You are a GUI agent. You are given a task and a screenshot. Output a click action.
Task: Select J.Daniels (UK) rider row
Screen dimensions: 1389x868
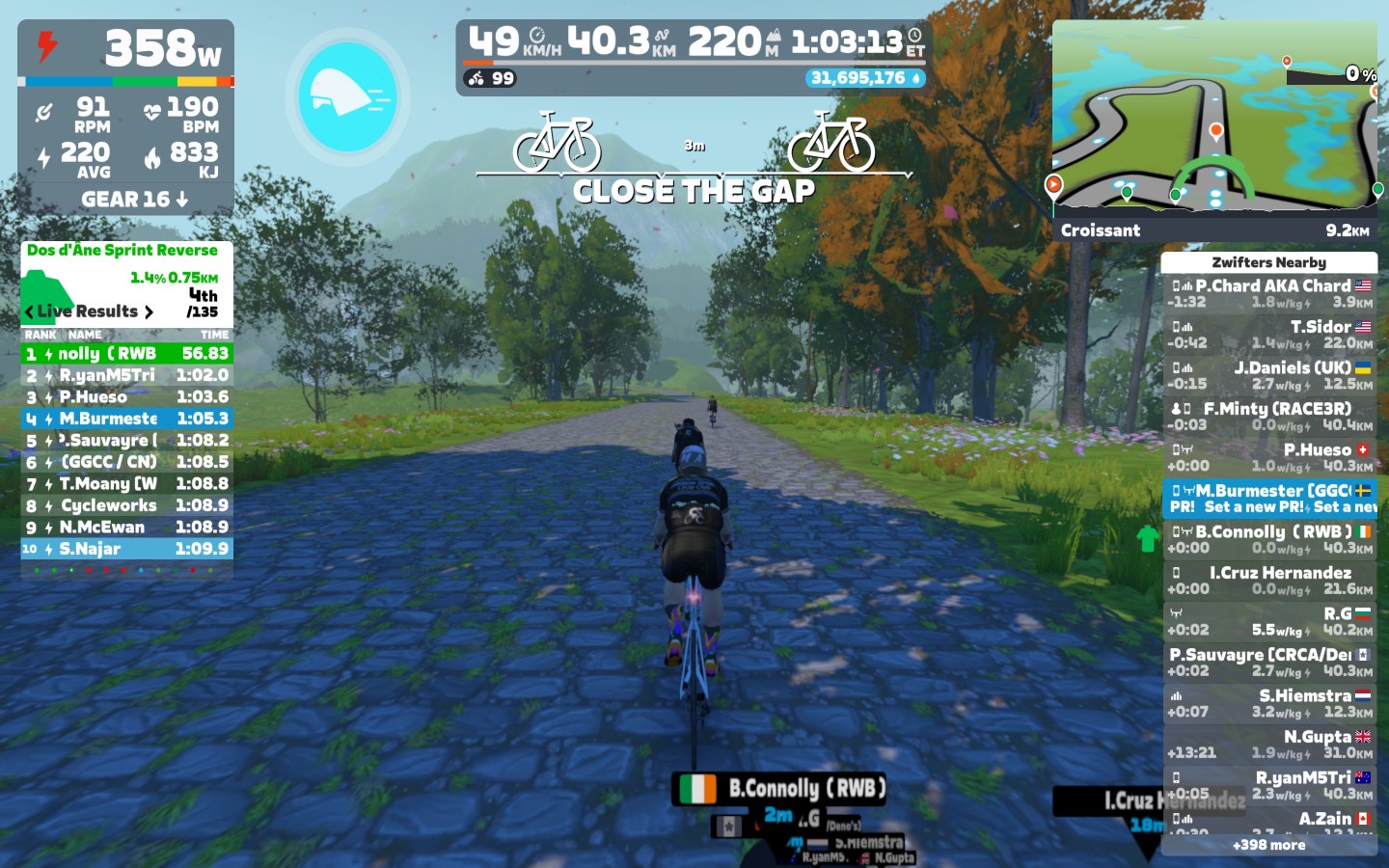[x=1269, y=375]
